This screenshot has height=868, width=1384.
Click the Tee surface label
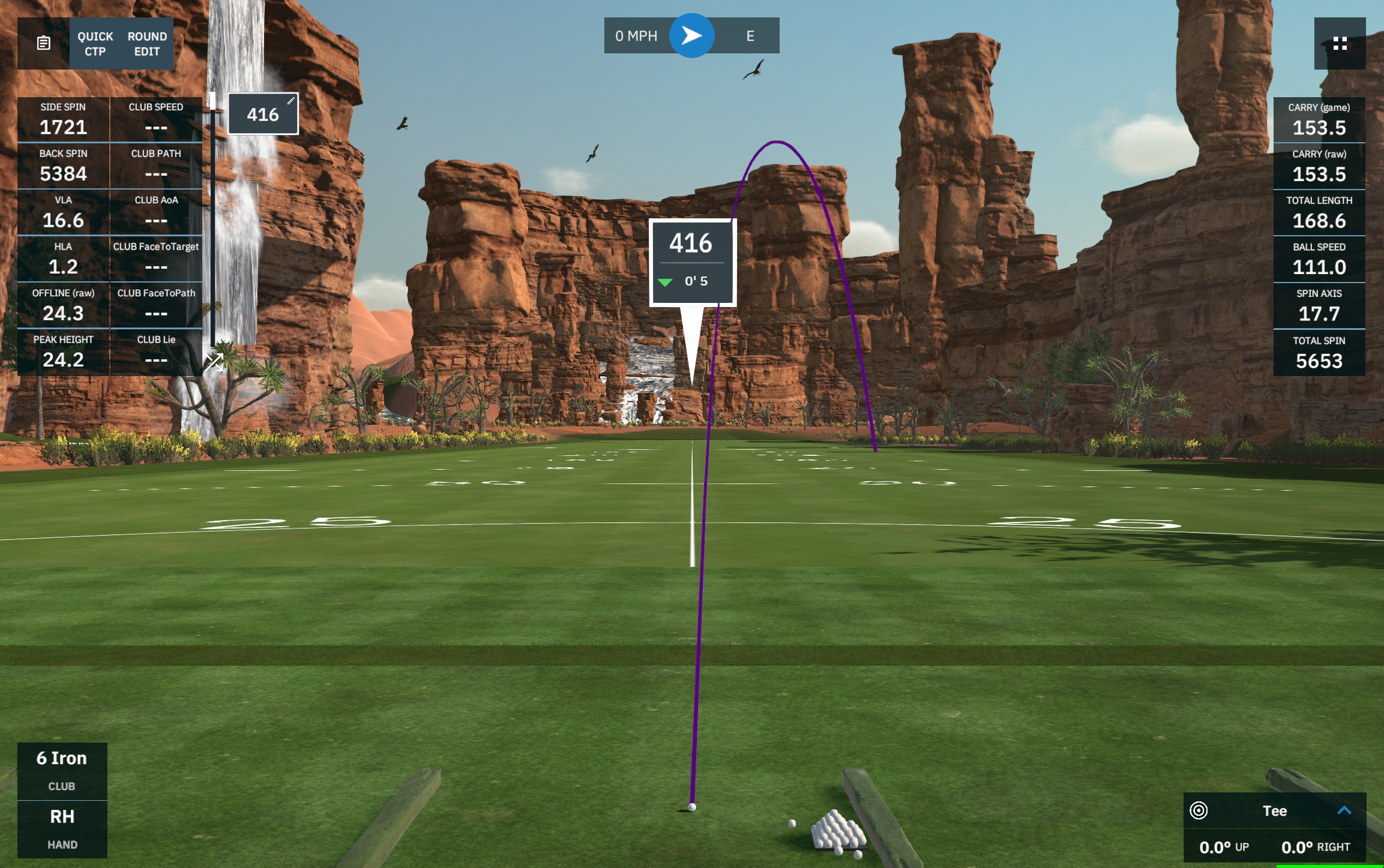coord(1274,810)
